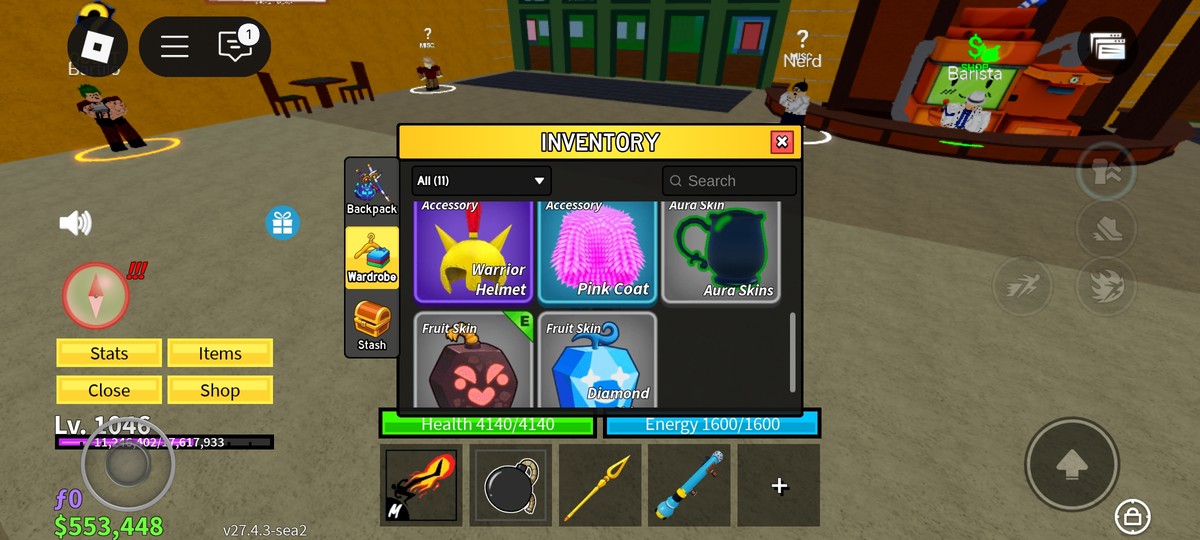Open the Items menu
This screenshot has height=540, width=1200.
point(220,353)
